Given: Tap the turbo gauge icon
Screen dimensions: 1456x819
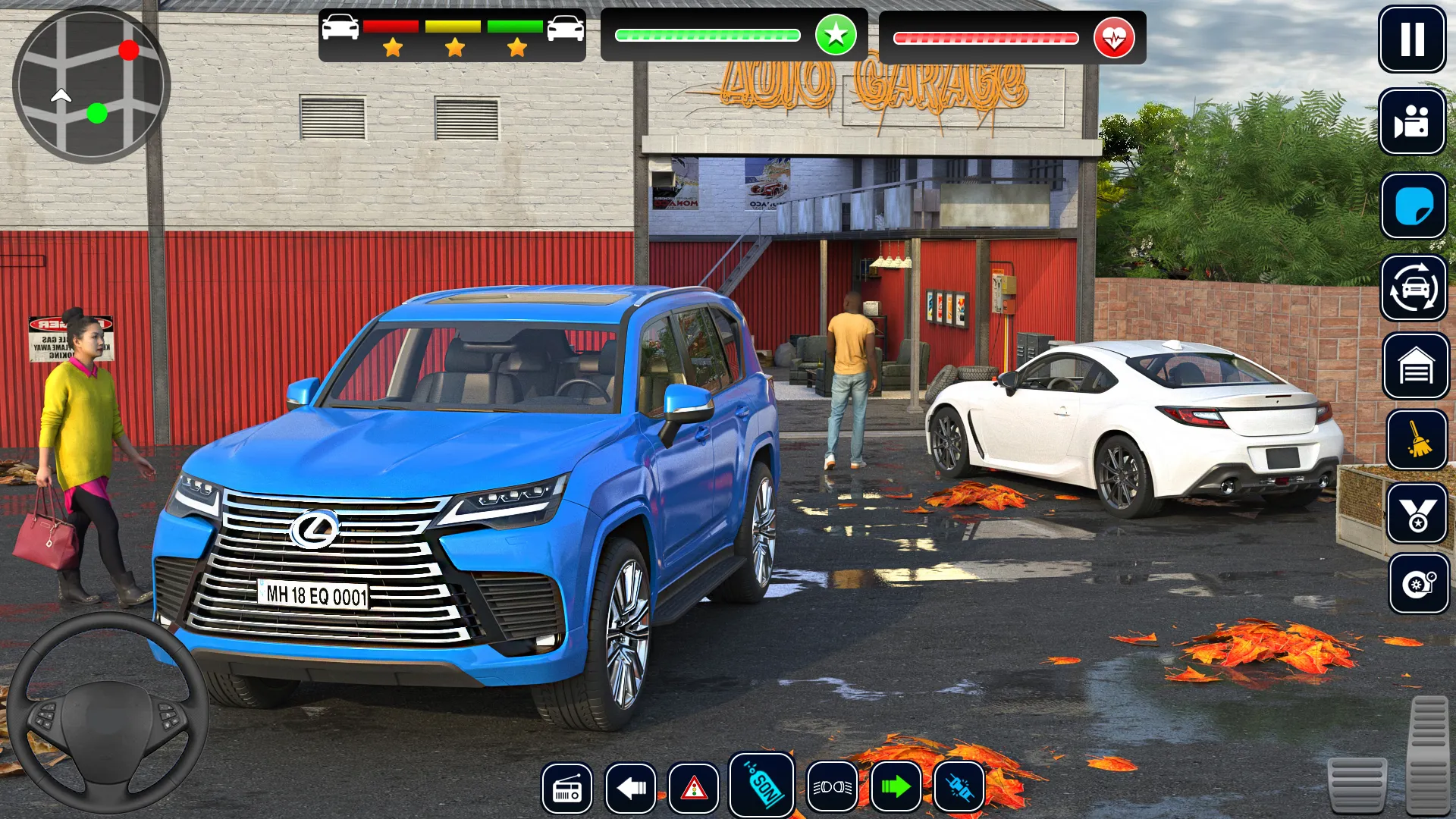Looking at the screenshot, I should [x=1417, y=584].
